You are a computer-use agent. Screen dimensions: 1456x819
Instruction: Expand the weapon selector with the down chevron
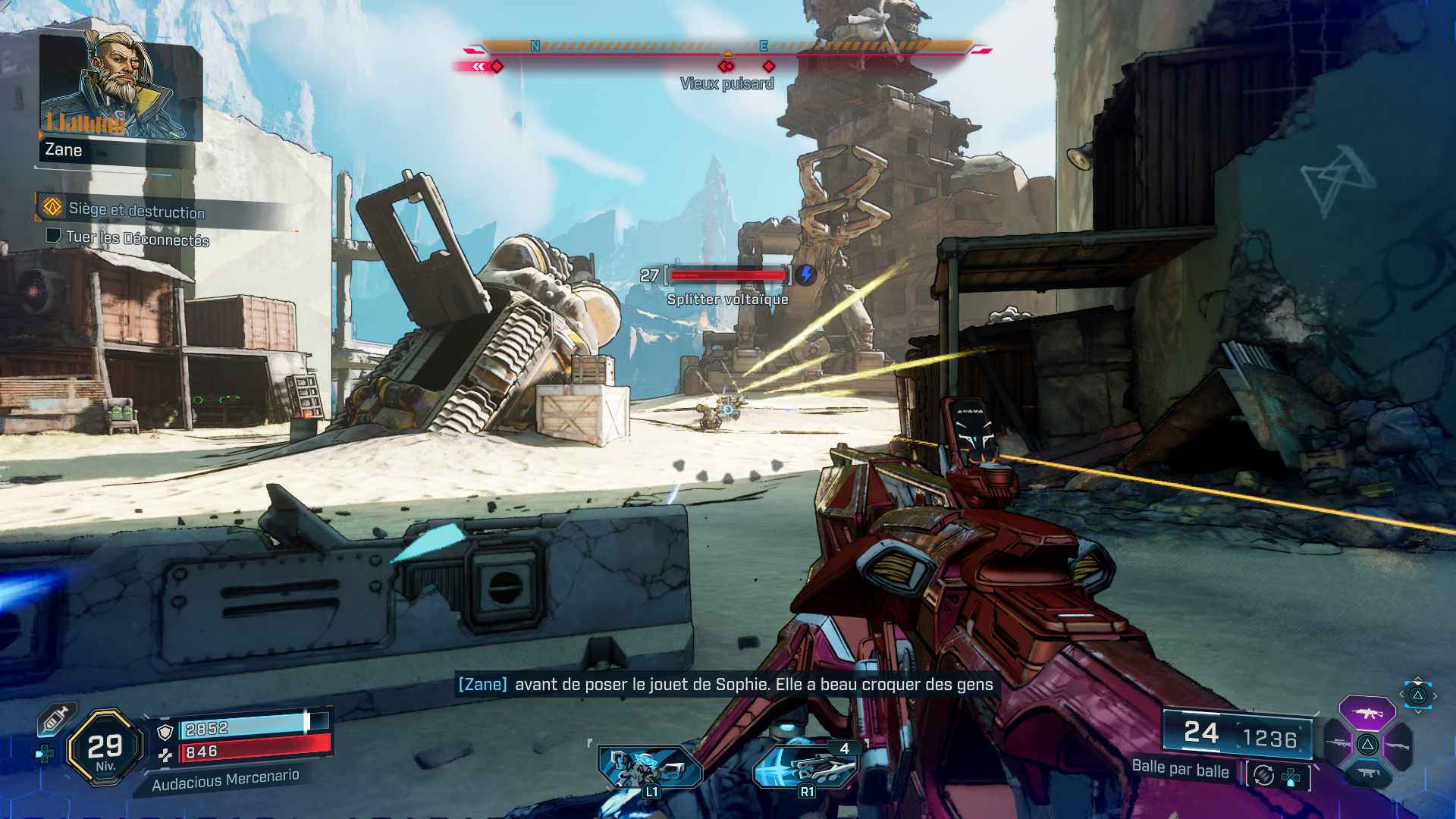point(1417,711)
